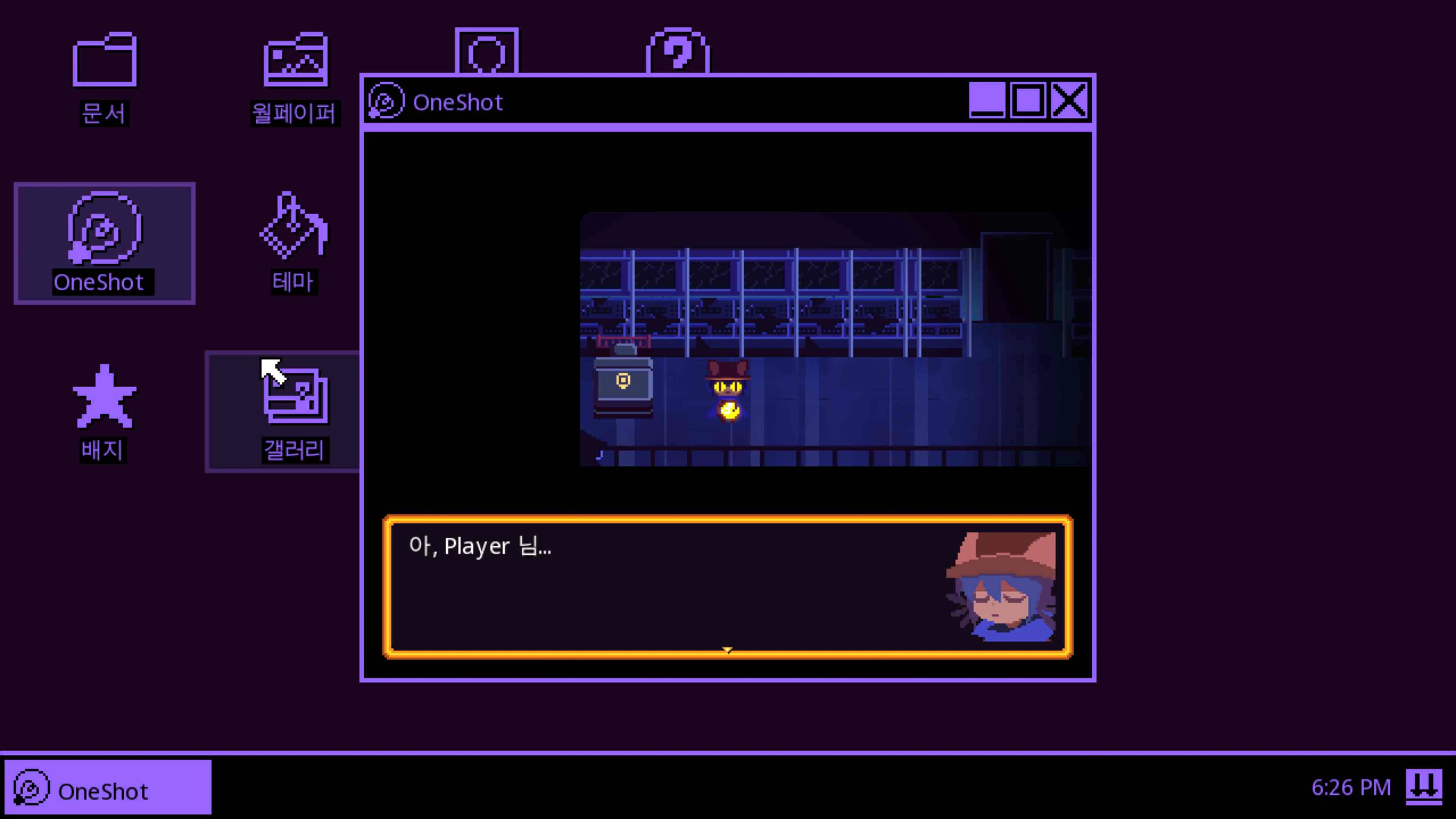Minimize the OneShot window

pos(986,100)
